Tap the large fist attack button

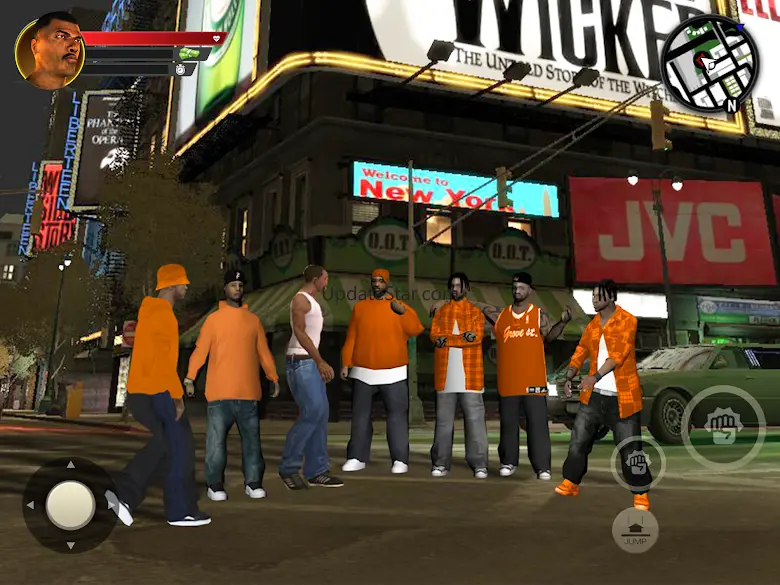pyautogui.click(x=723, y=428)
